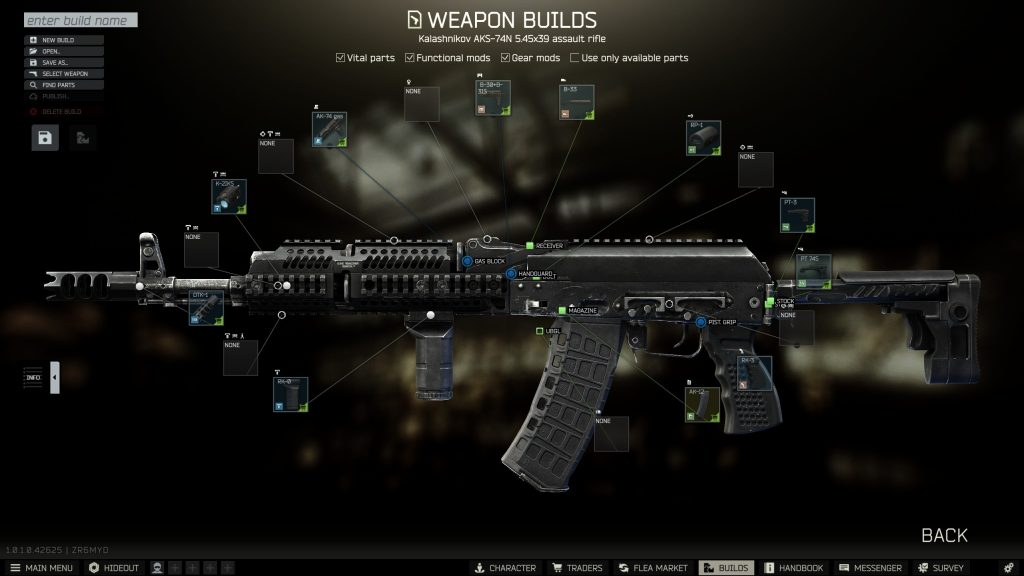Uncheck the Functional mods filter
Screen dimensions: 1024x576
(x=410, y=58)
